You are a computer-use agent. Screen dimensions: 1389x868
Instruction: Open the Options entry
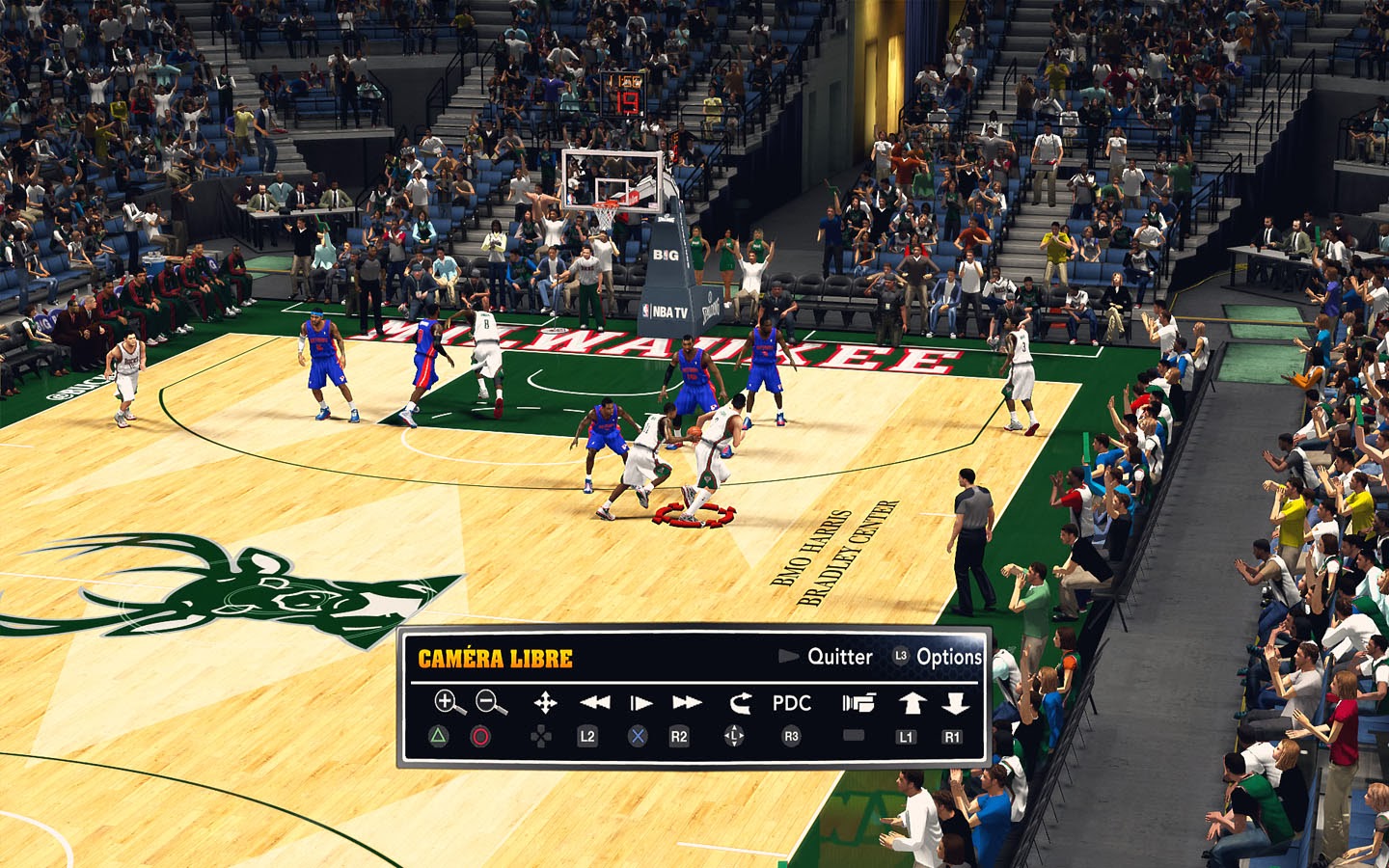coord(948,657)
